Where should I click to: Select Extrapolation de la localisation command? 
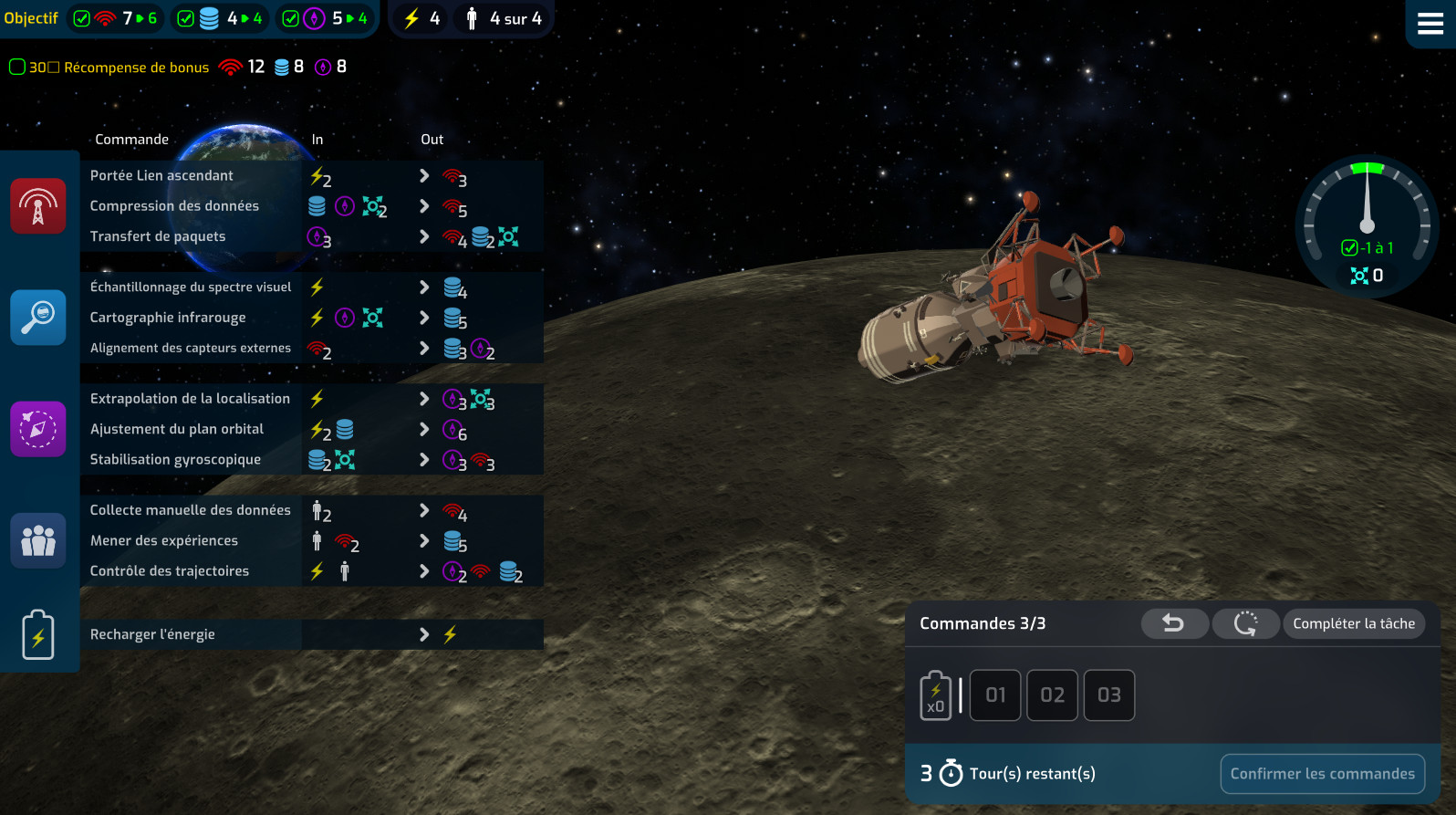190,399
